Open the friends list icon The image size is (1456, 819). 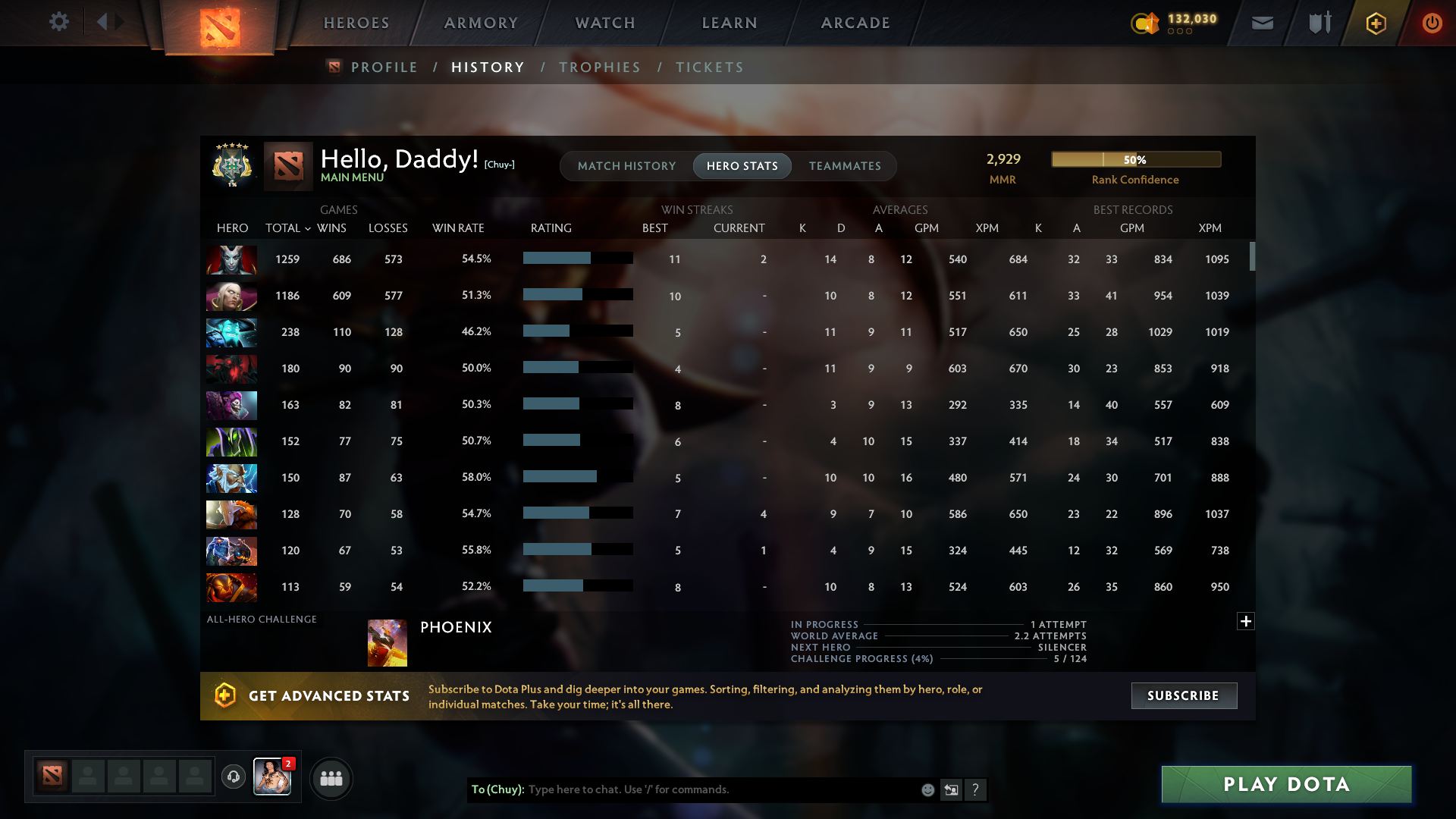(331, 778)
